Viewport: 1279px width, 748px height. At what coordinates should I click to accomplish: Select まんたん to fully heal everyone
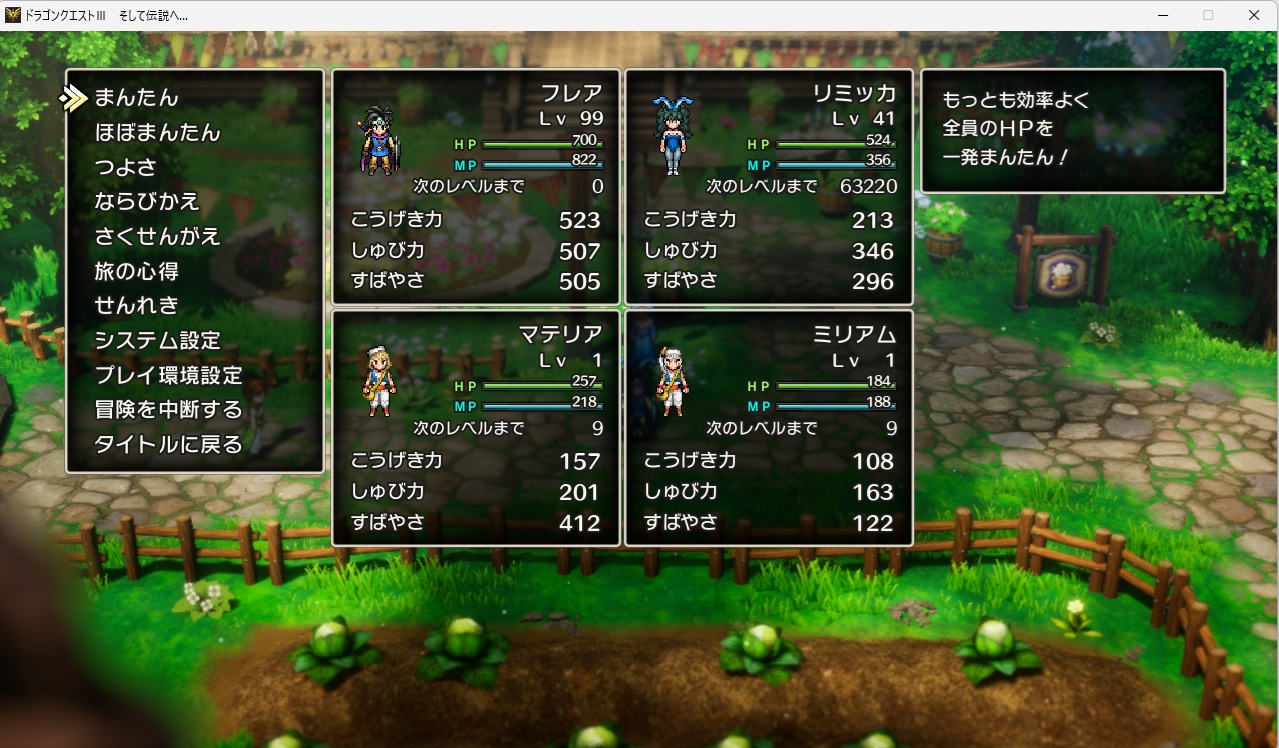pos(136,98)
